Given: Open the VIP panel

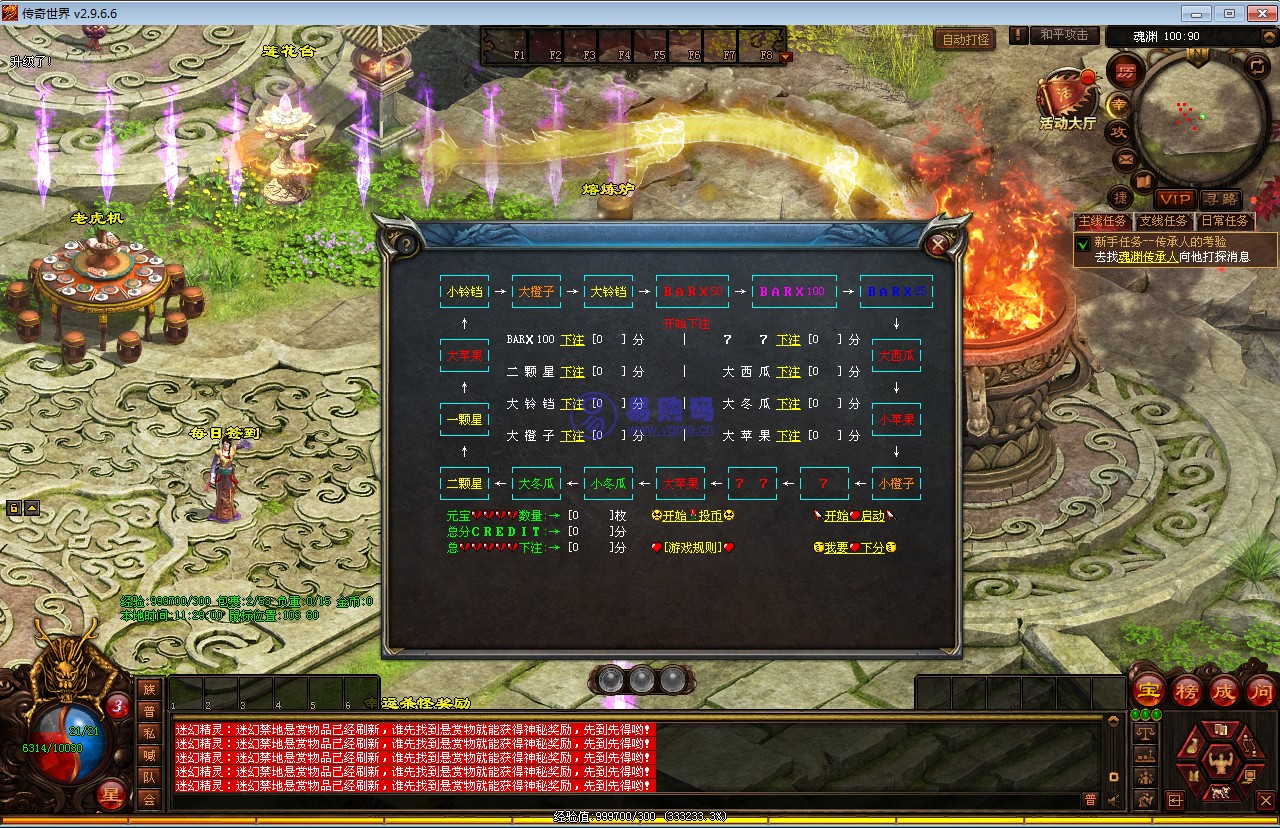Looking at the screenshot, I should 1175,200.
